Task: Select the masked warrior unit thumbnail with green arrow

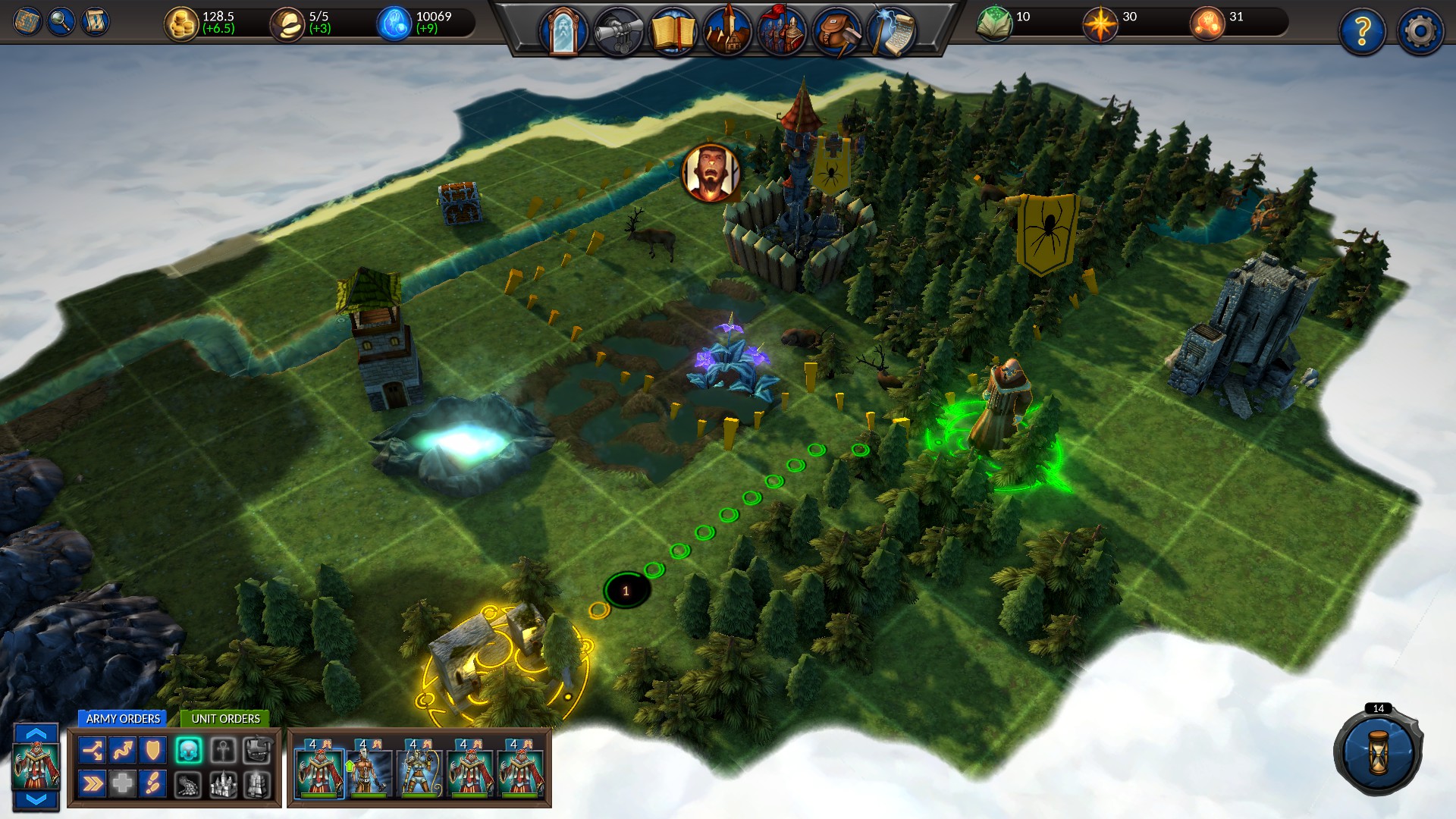Action: [x=370, y=772]
